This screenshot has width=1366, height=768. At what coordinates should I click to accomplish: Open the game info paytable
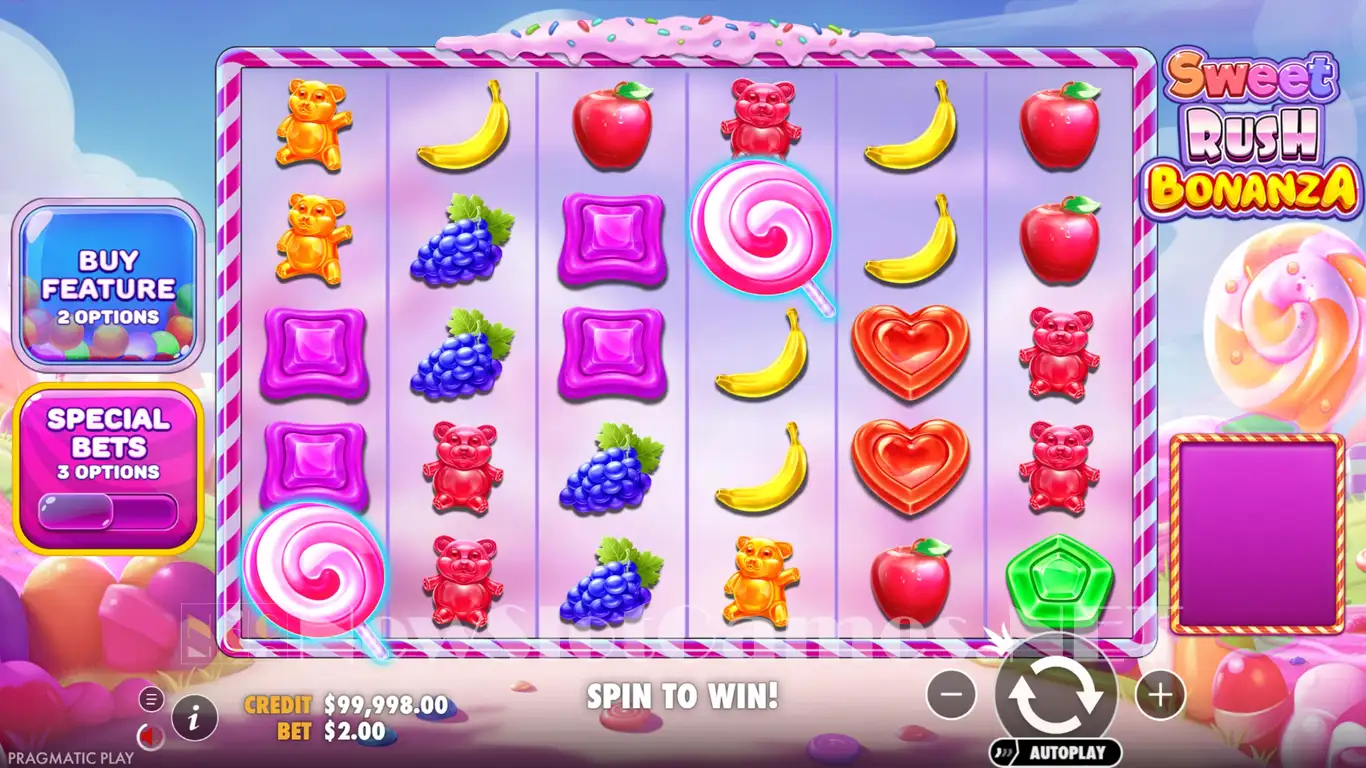195,716
